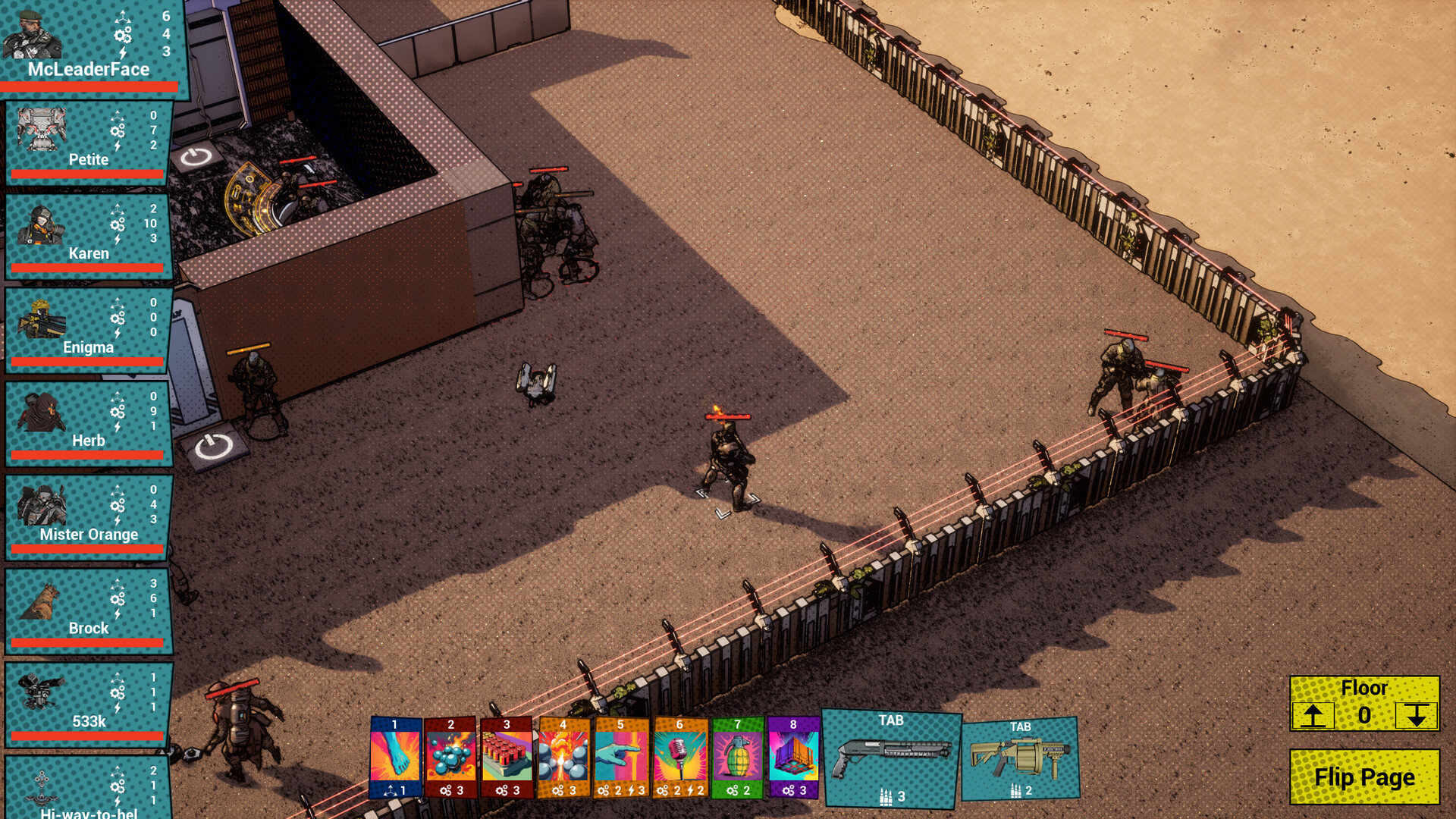
Task: Select card 2 with the bubble bomb art
Action: coord(450,758)
